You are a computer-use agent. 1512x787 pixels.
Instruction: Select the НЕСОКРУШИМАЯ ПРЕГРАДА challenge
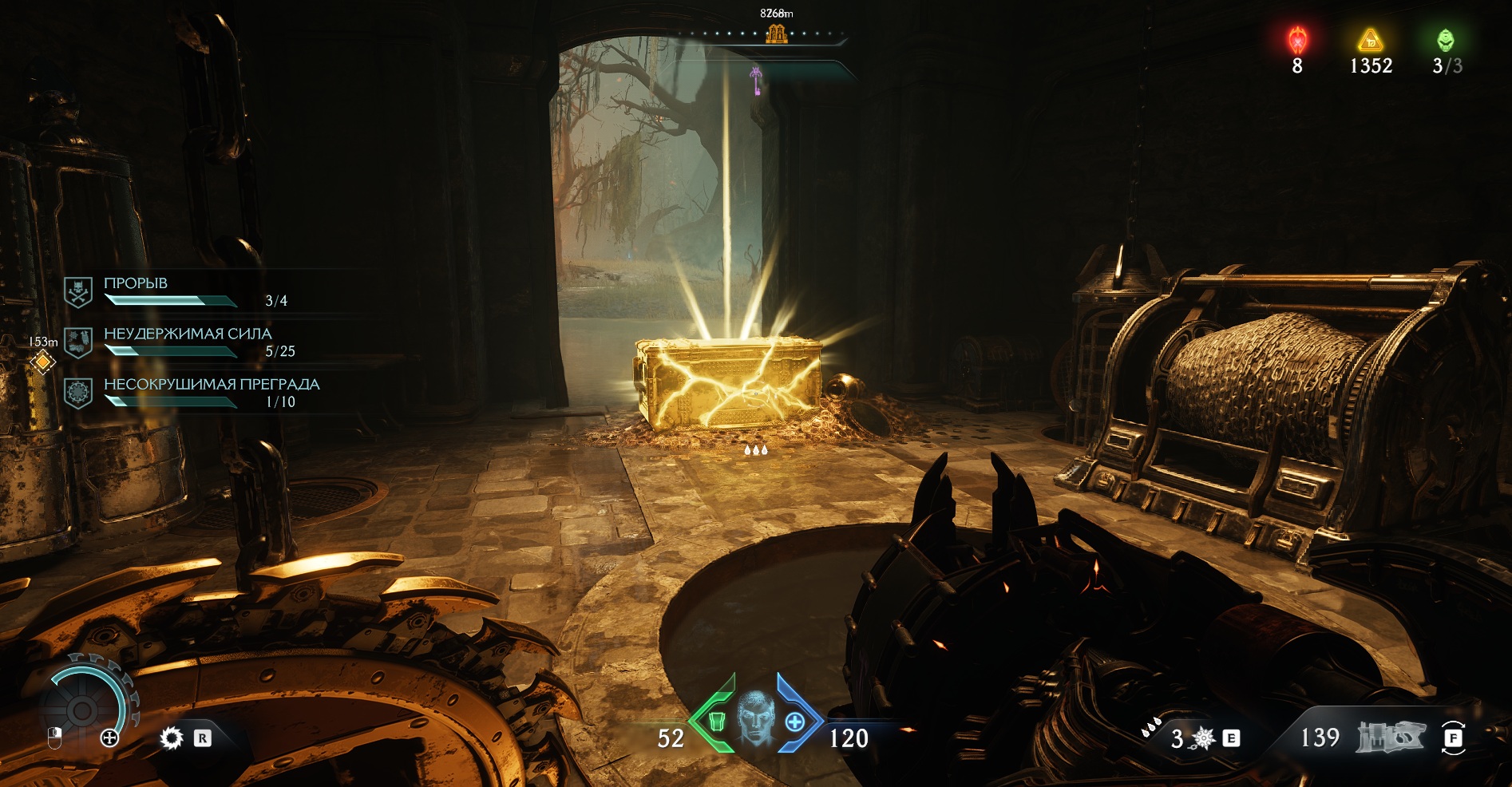[212, 391]
